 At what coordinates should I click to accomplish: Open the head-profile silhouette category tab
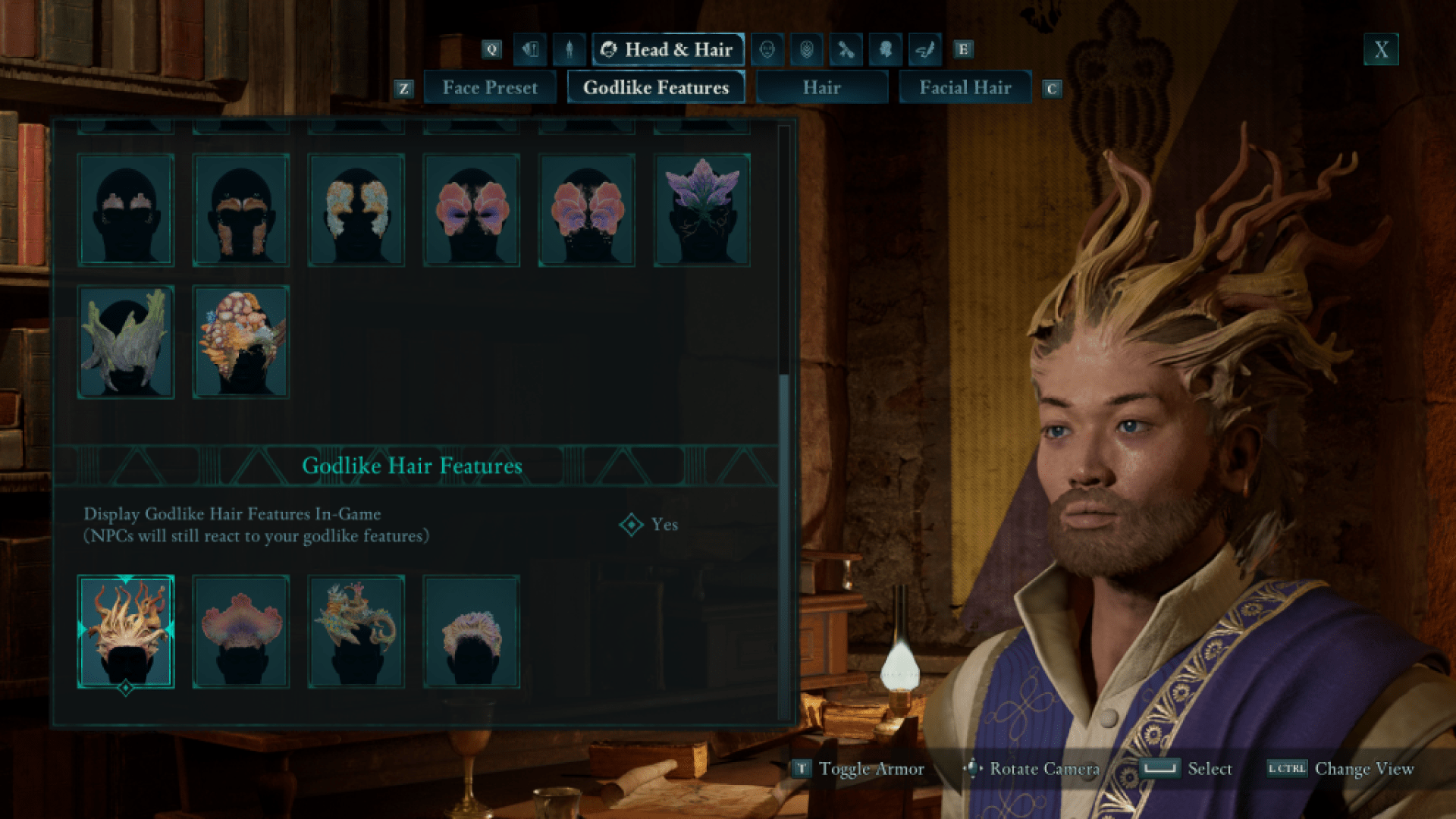(885, 50)
